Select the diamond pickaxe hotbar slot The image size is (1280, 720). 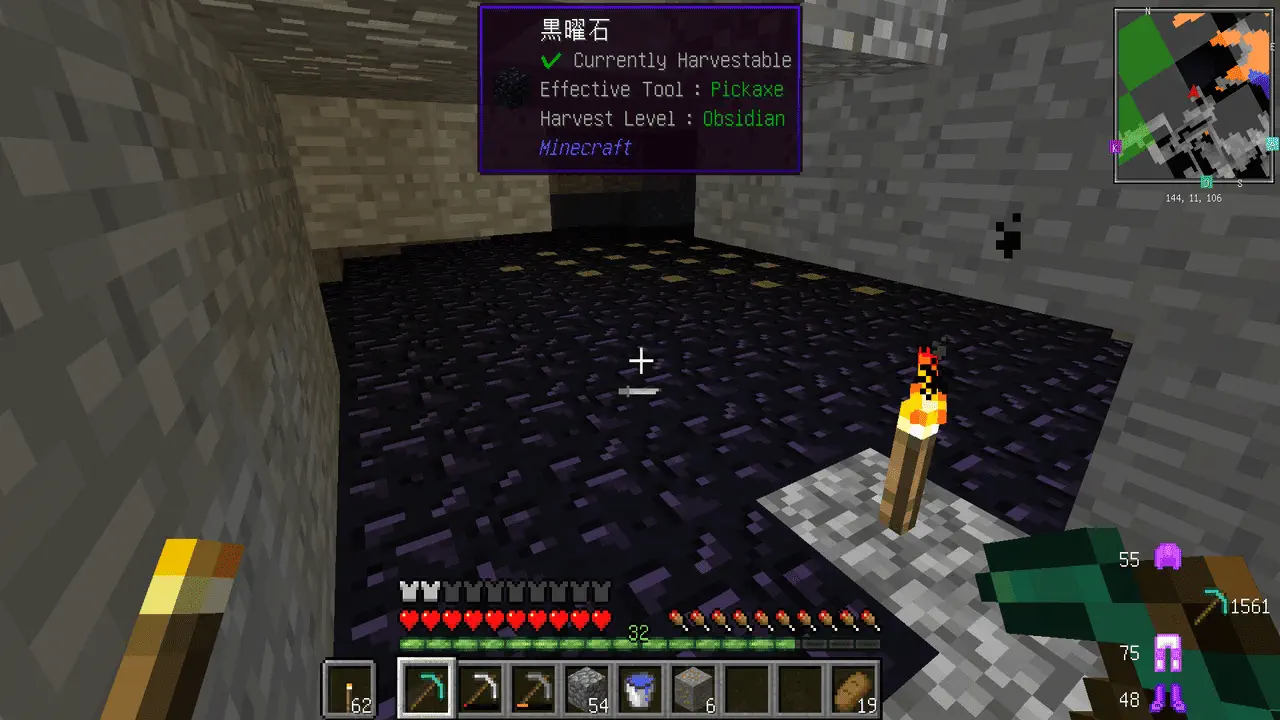pos(427,689)
